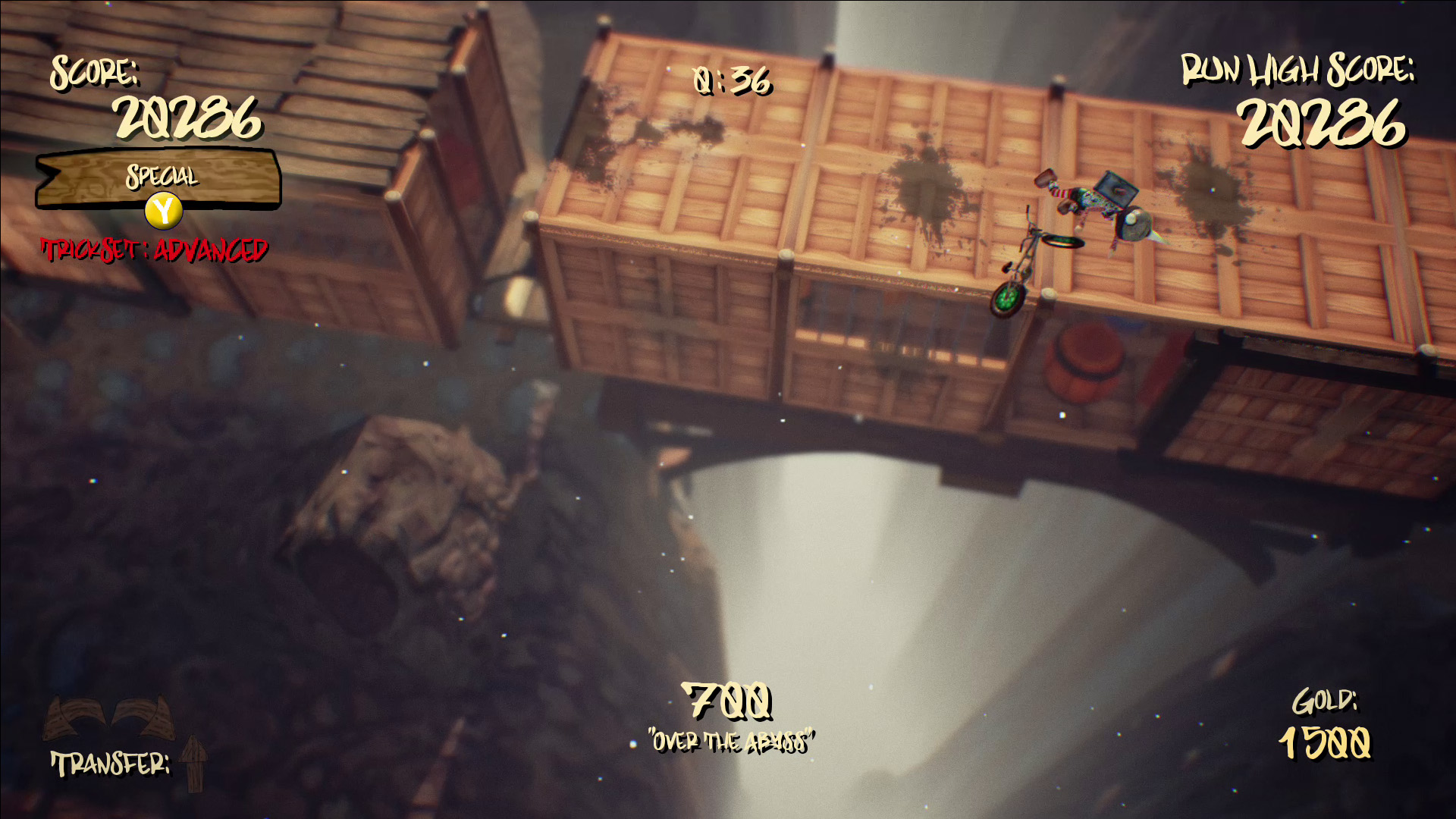Toggle Trickset from Advanced mode
This screenshot has width=1456, height=819.
155,246
